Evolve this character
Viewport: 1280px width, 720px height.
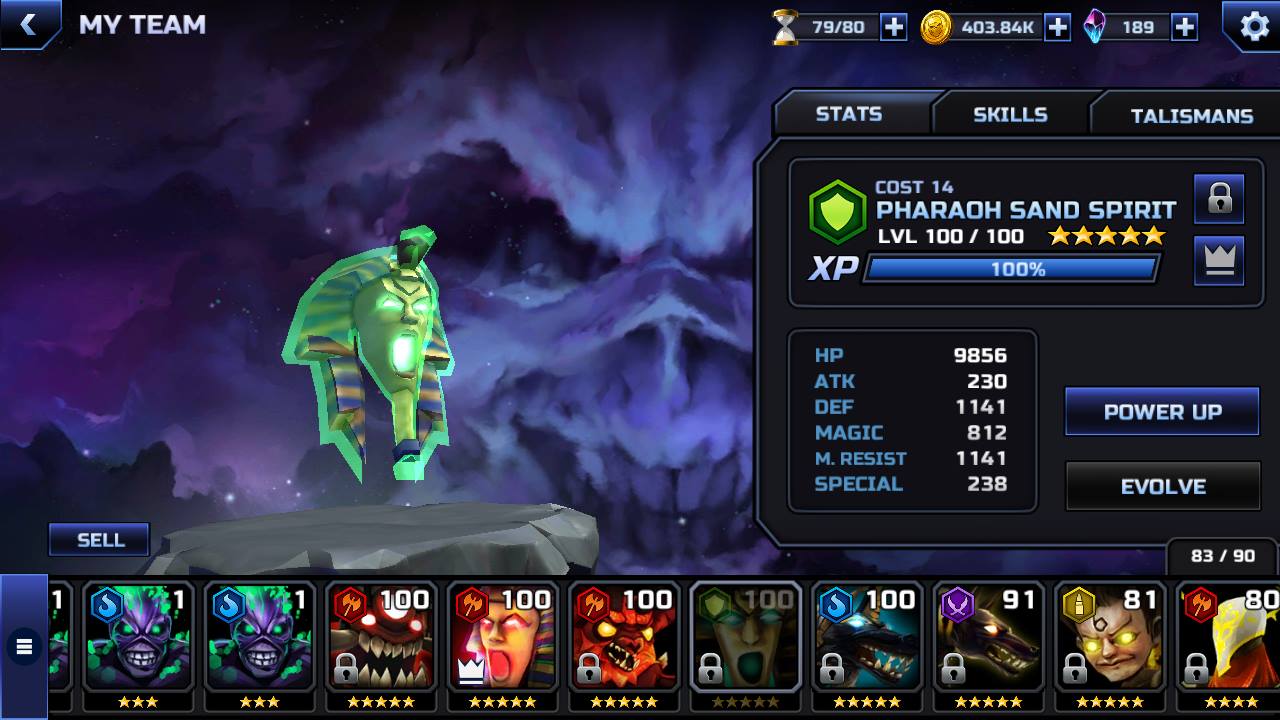click(x=1162, y=487)
